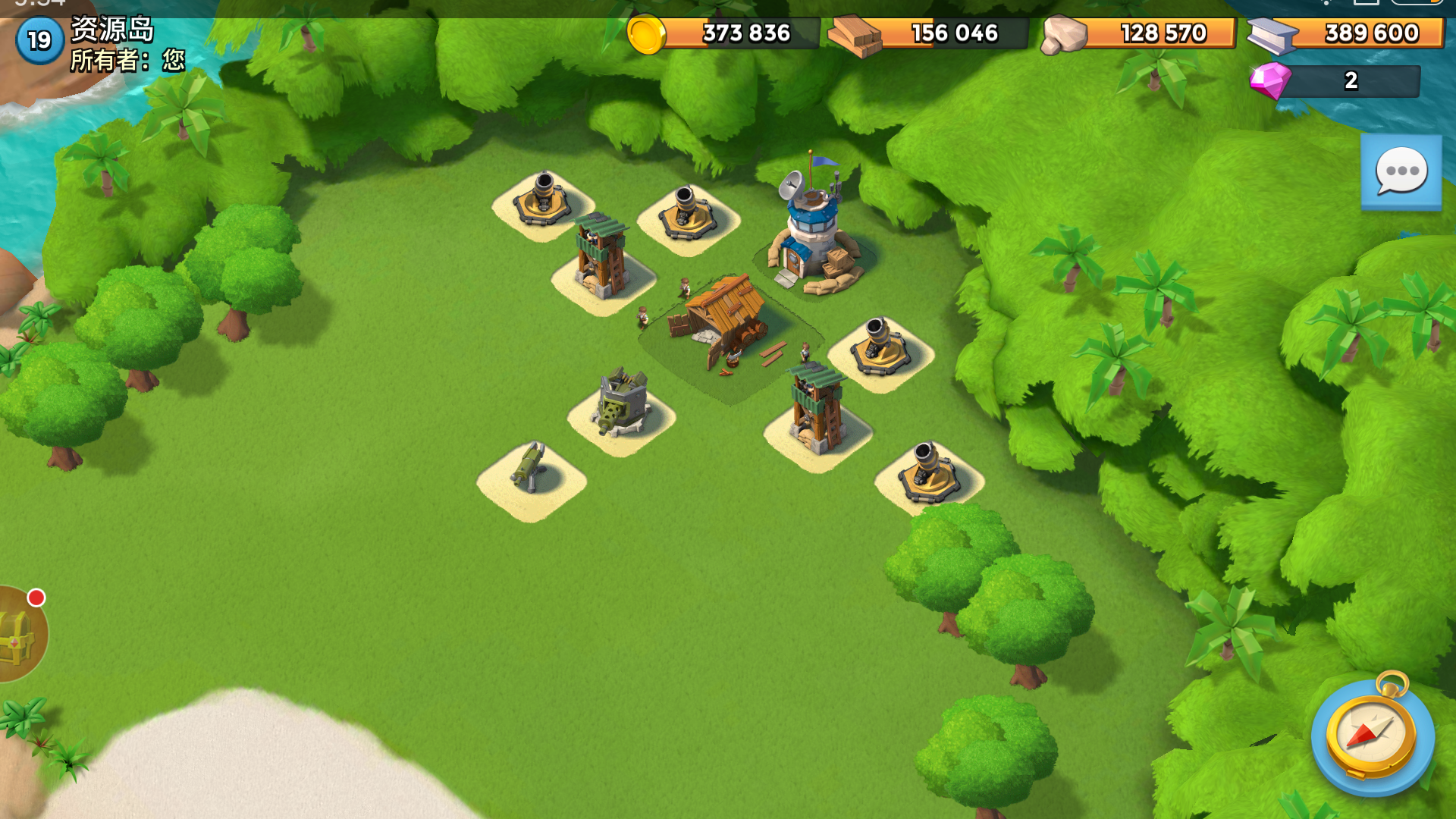Tap the compass to return to map

[1372, 733]
